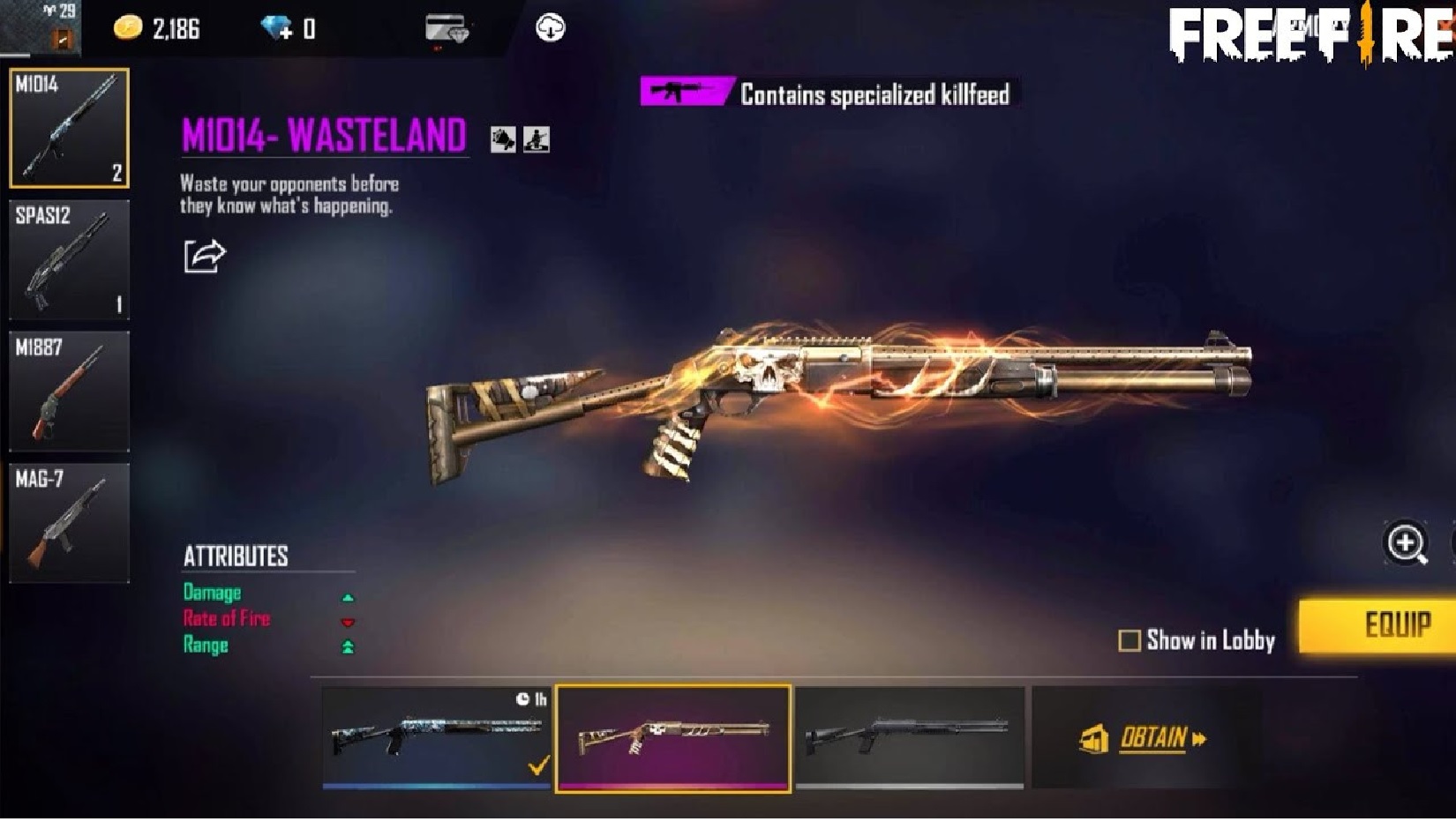Click the character pose icon next to weapon name

[539, 139]
